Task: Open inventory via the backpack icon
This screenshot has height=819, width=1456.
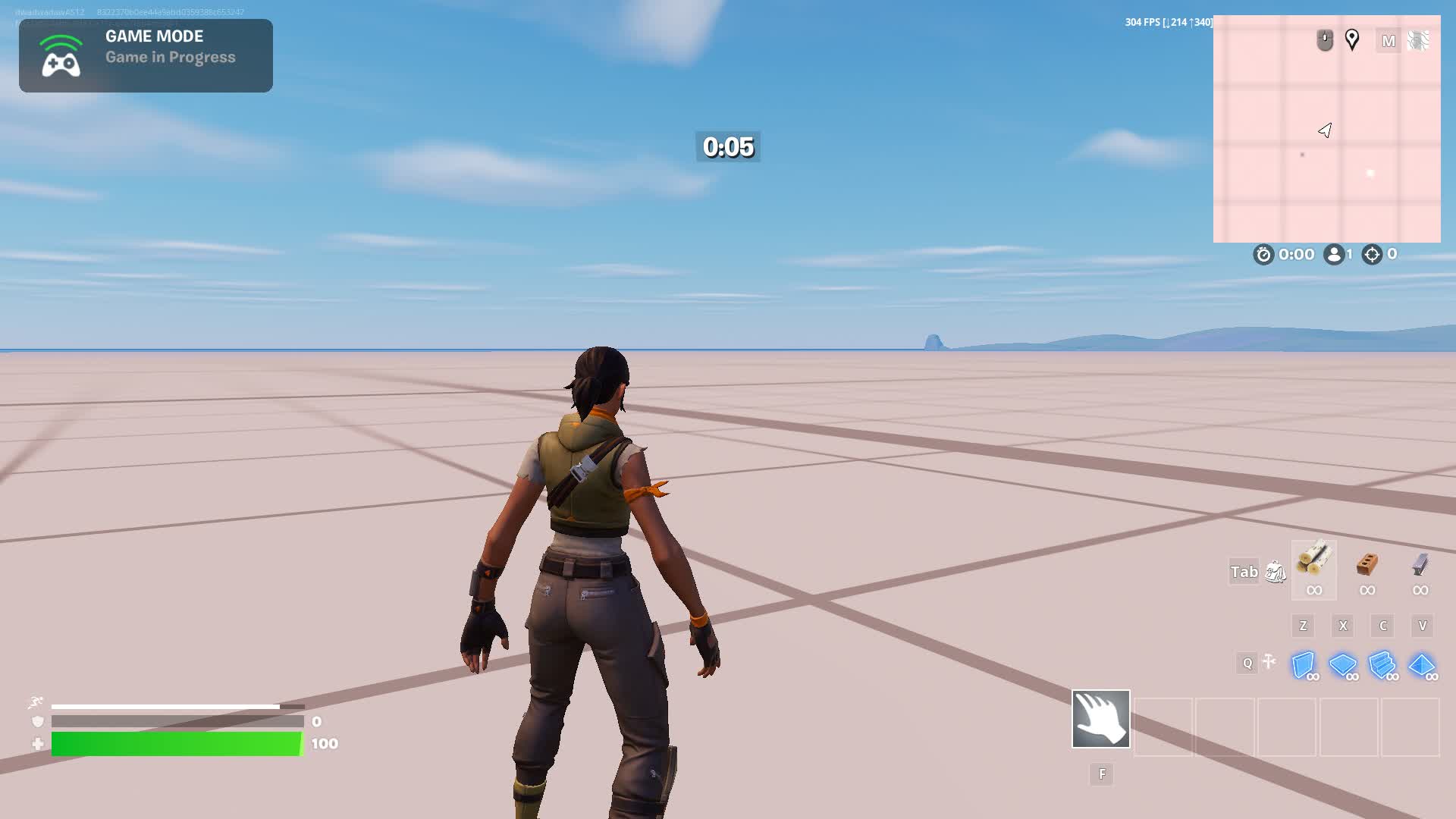Action: click(1277, 573)
